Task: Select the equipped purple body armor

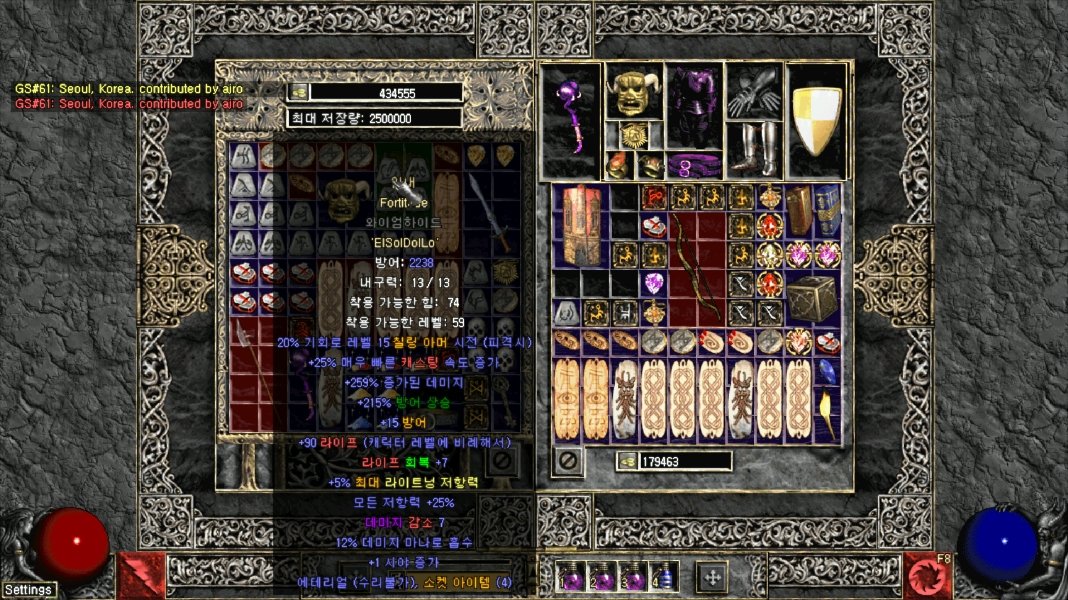Action: pos(694,107)
